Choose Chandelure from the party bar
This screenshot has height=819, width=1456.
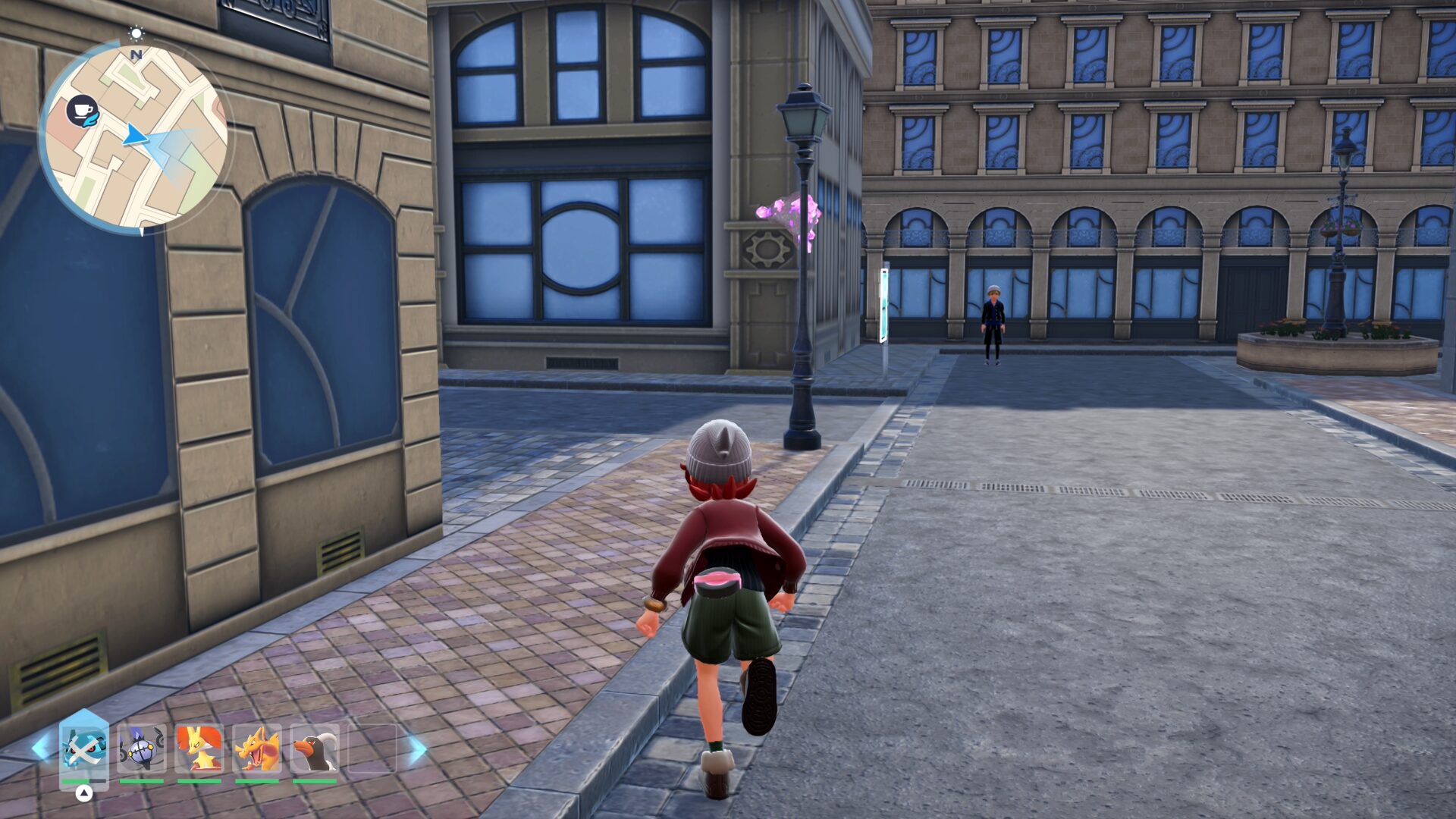click(x=142, y=749)
